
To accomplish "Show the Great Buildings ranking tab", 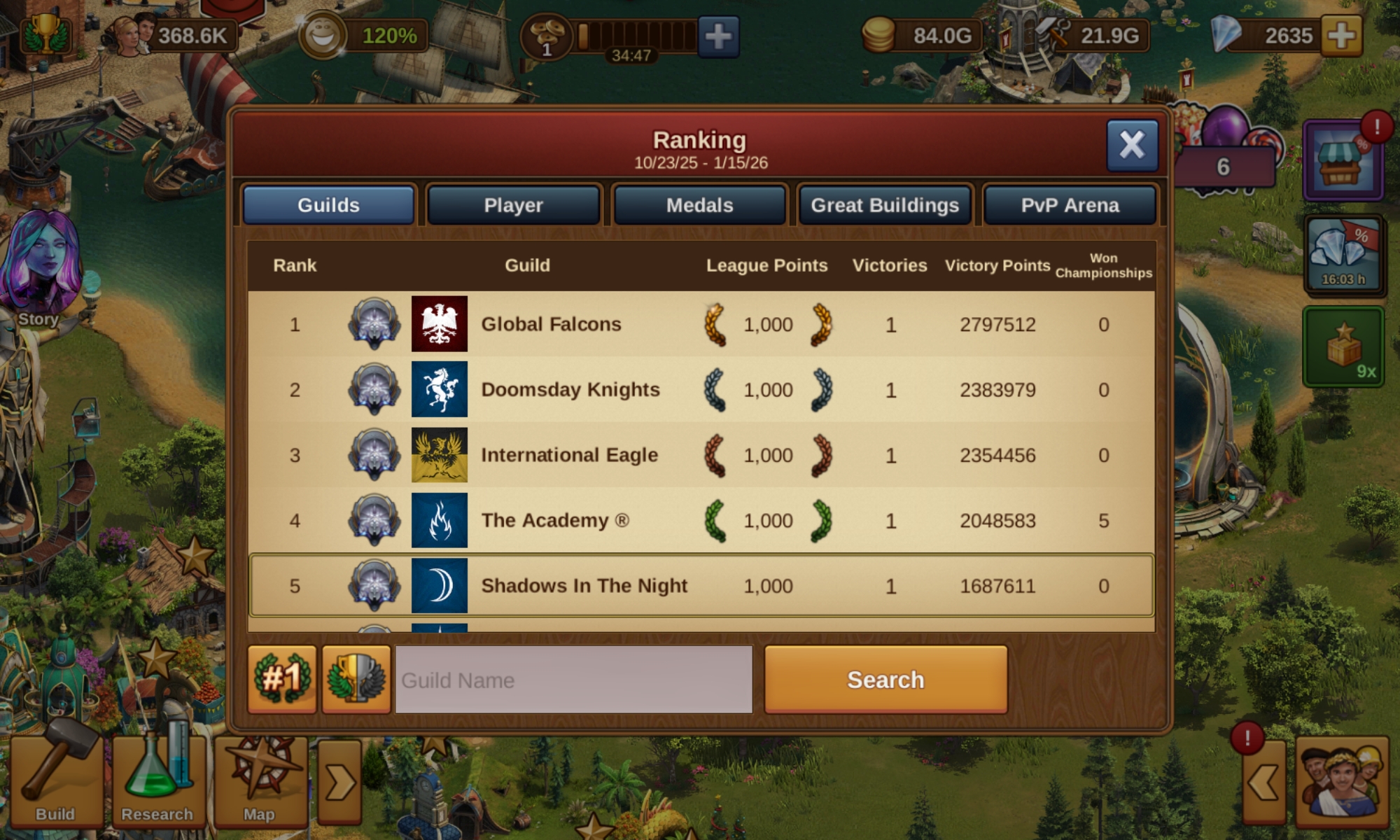I will point(885,205).
